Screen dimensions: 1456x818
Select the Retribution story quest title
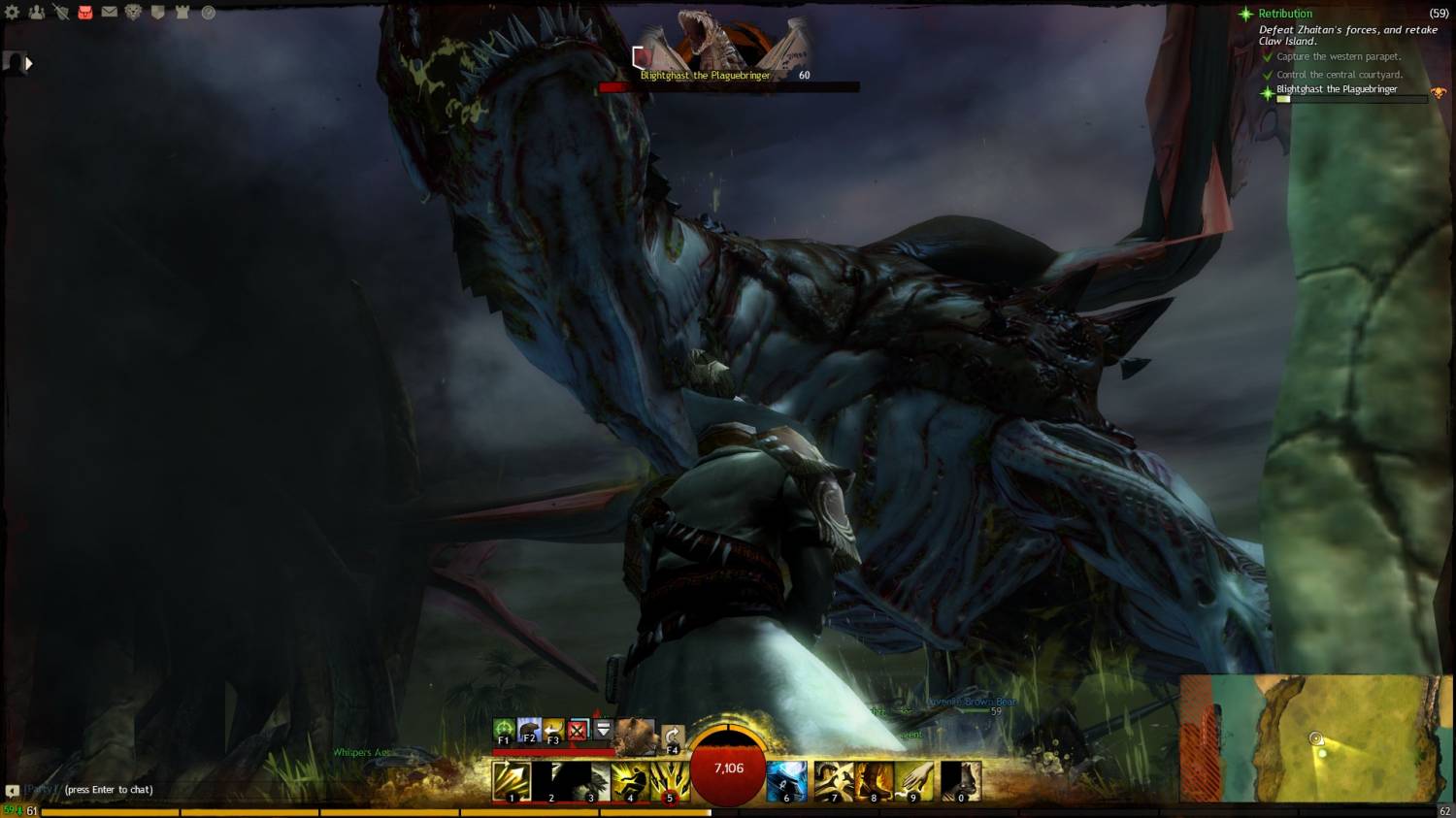[x=1285, y=14]
